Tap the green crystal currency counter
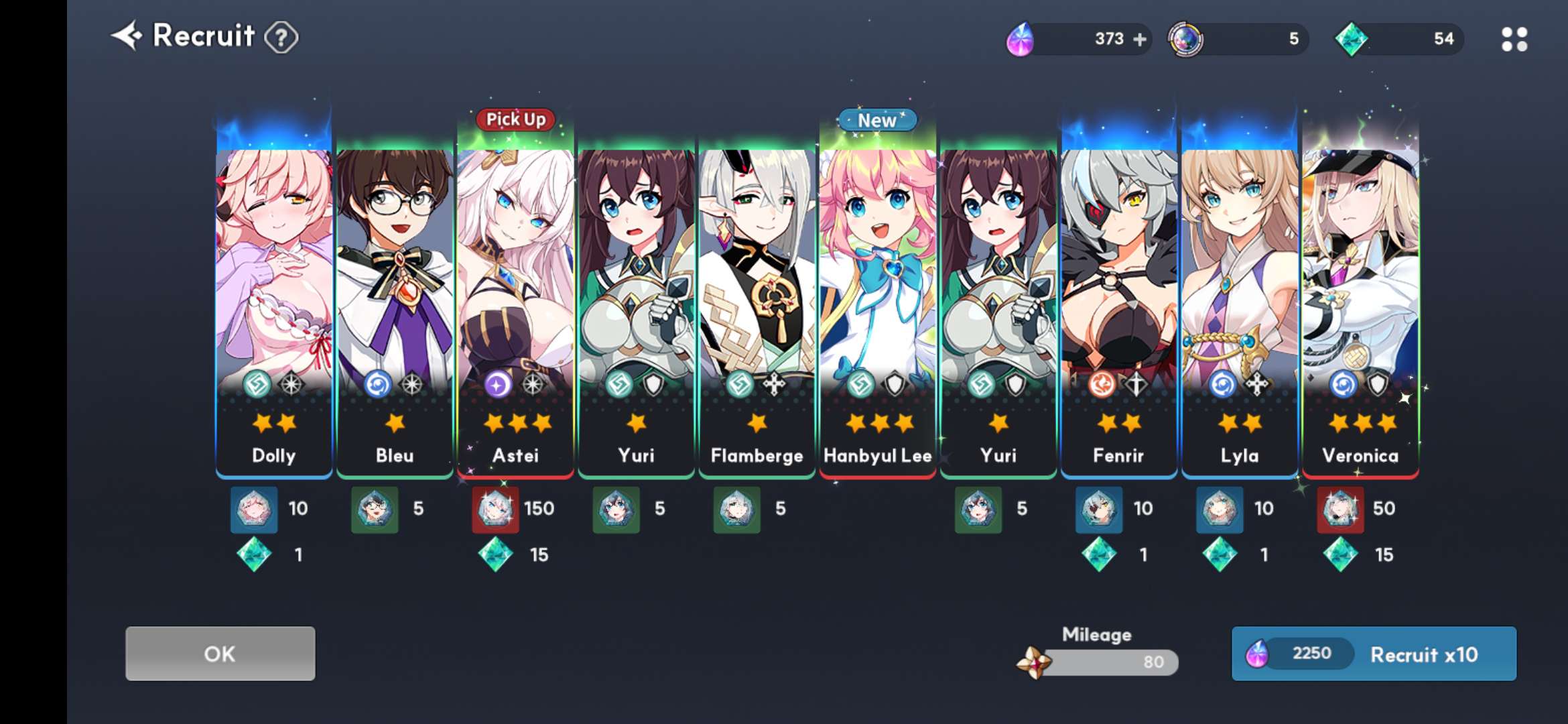Viewport: 1568px width, 724px height. click(x=1399, y=39)
